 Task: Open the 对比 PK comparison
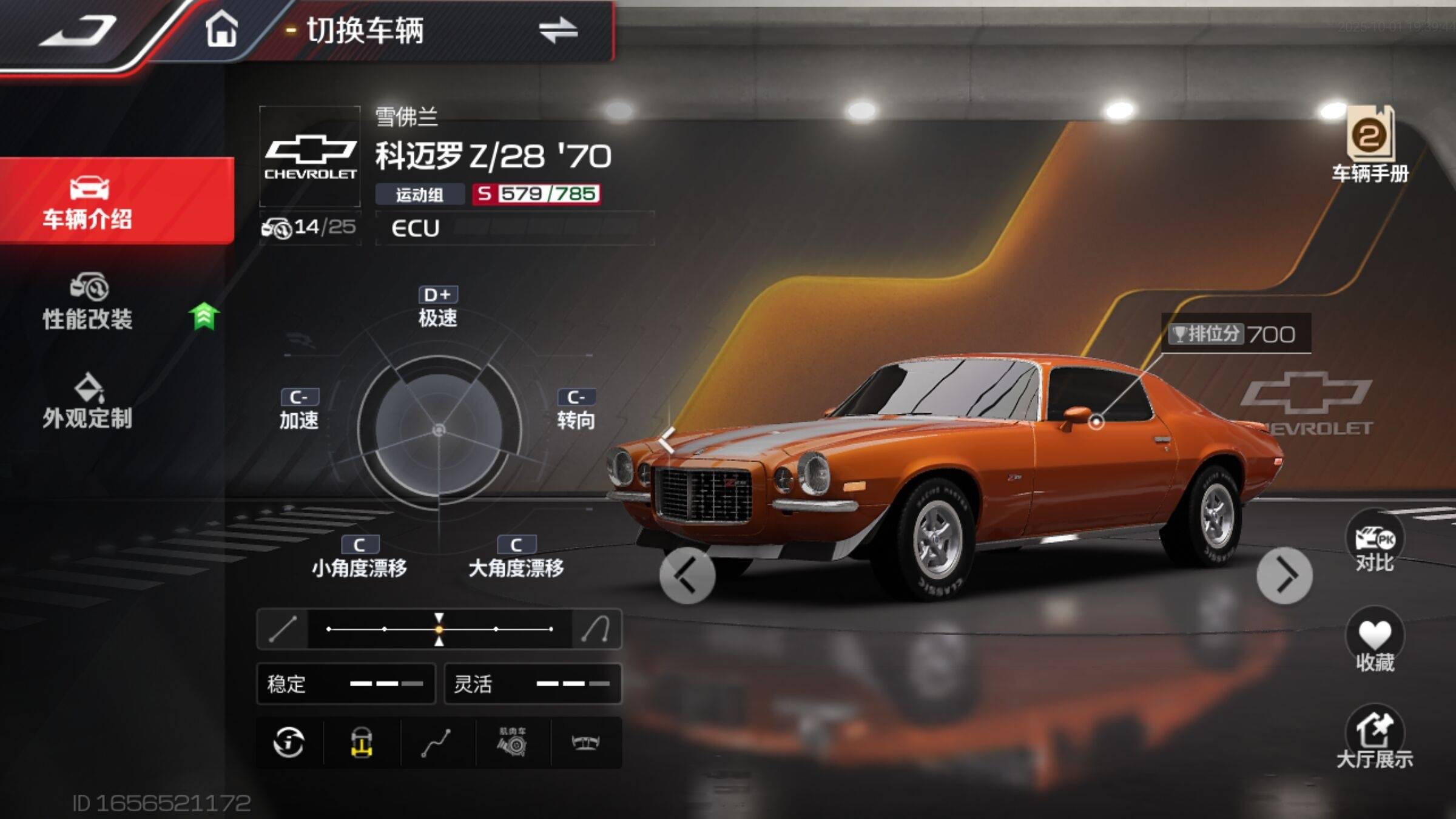click(1375, 544)
